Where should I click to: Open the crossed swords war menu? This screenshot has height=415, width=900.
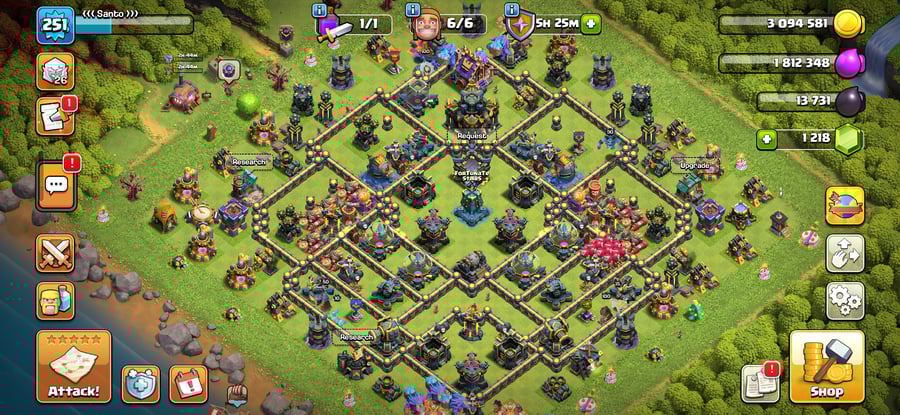pos(55,253)
